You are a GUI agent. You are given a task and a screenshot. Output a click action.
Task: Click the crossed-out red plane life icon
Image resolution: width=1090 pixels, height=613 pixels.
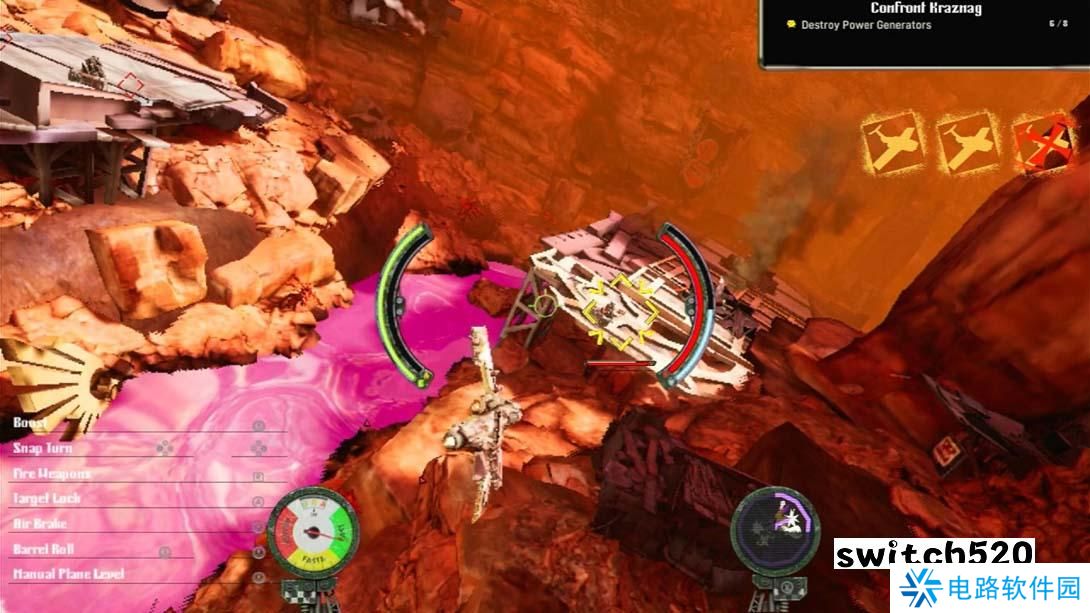(x=1042, y=143)
